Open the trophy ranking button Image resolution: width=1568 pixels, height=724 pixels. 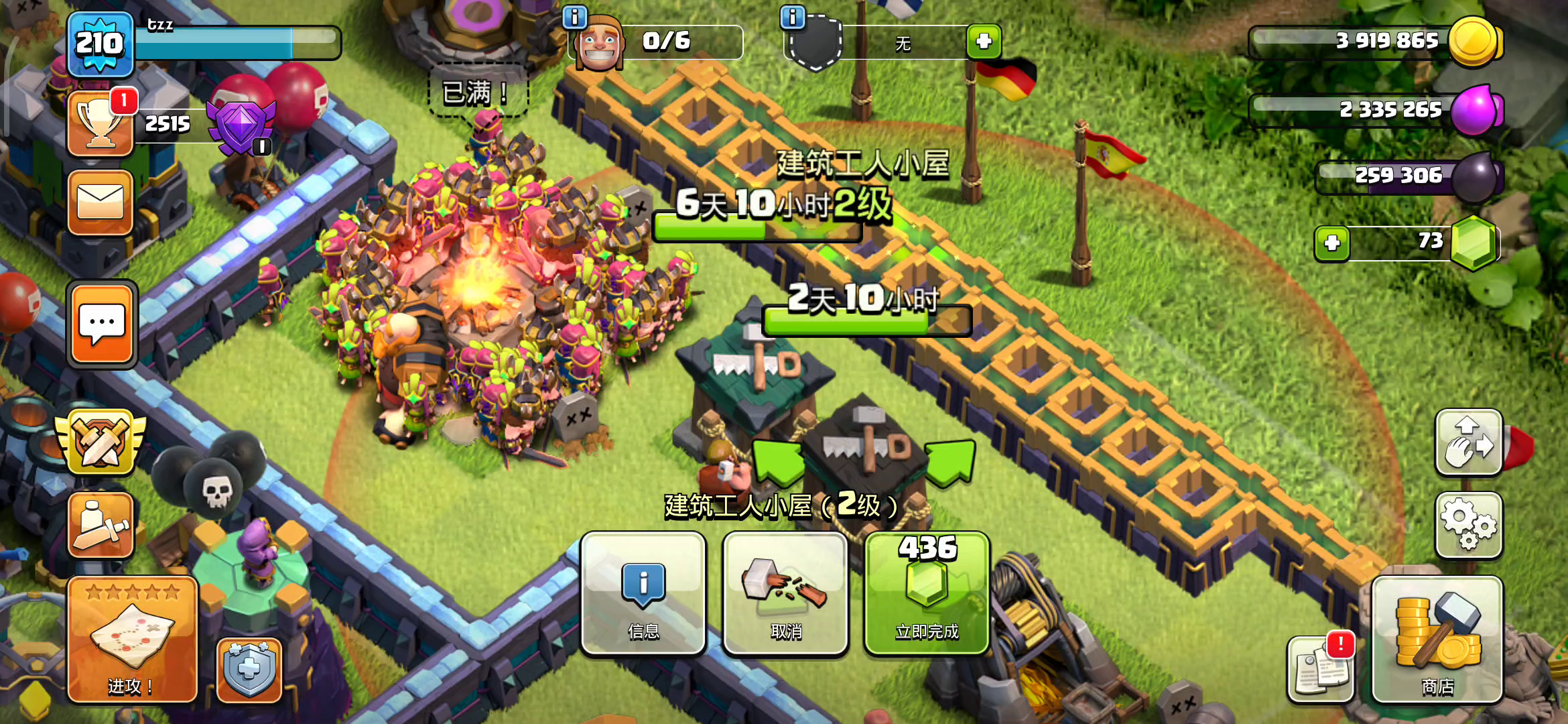[x=101, y=124]
